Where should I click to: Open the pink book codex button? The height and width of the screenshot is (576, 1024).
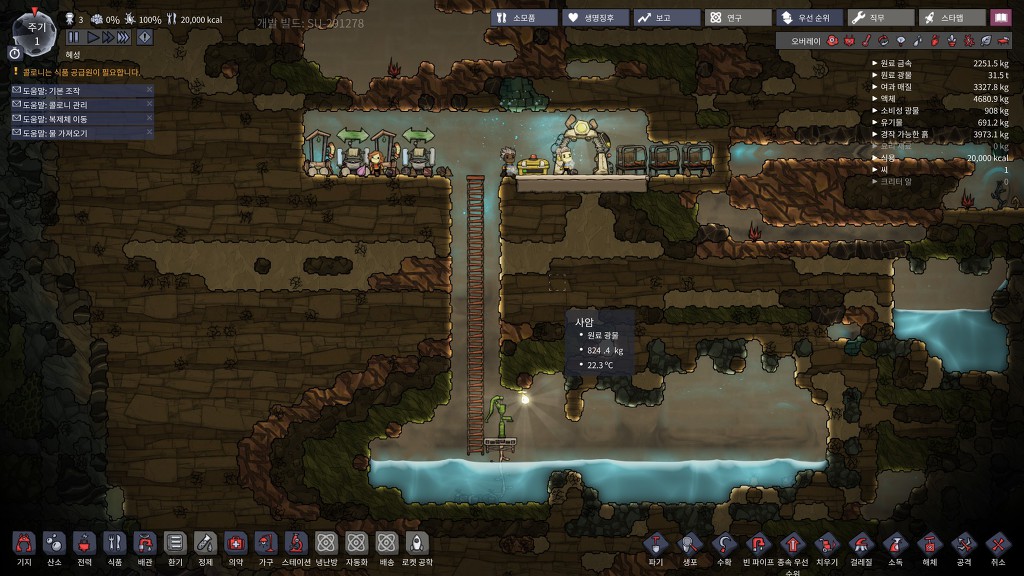tap(1000, 17)
